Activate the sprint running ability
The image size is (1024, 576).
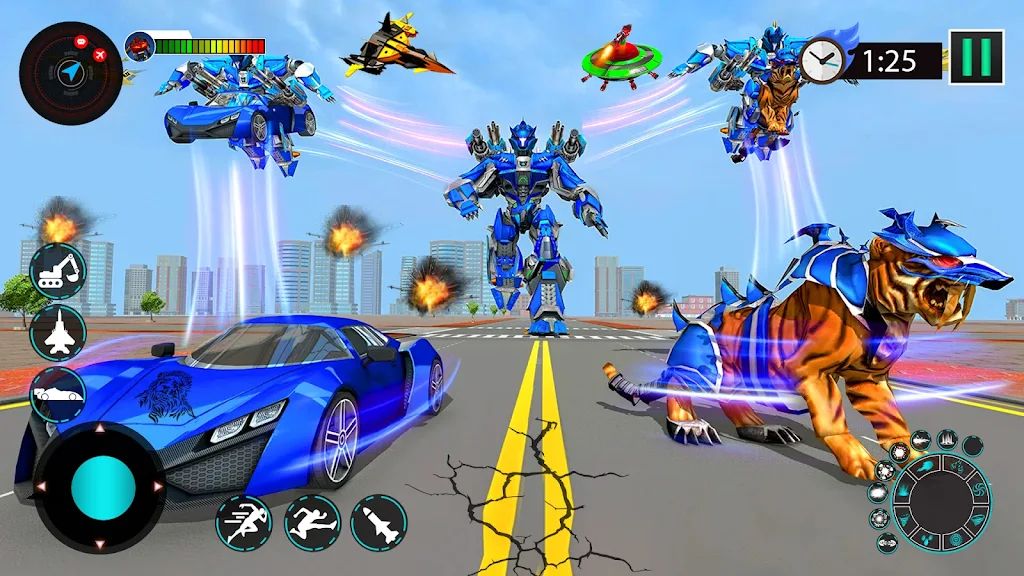243,522
